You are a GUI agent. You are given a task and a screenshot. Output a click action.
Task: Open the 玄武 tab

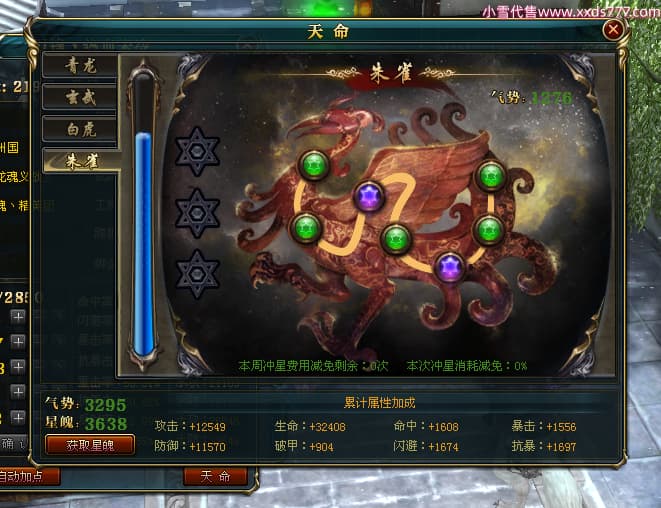tap(80, 97)
